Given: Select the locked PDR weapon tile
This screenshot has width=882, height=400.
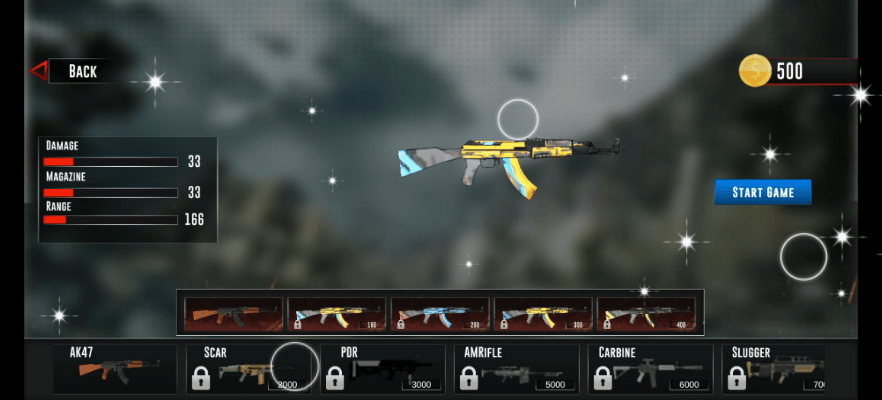Looking at the screenshot, I should [x=384, y=369].
